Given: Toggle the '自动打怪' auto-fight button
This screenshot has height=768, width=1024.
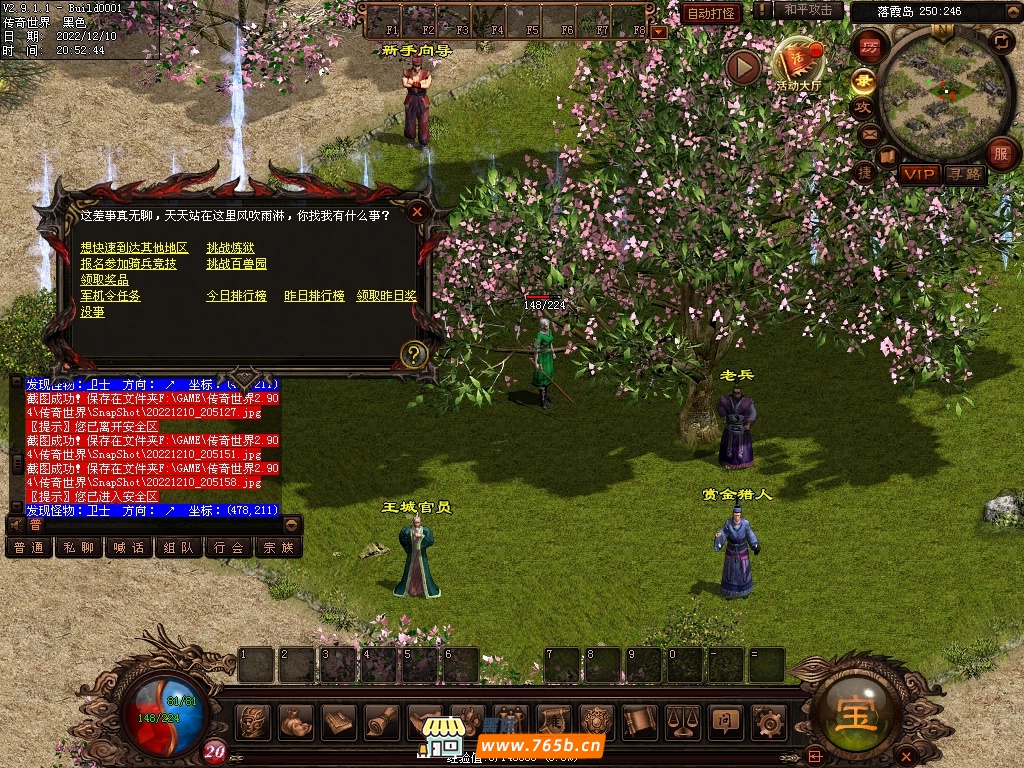Looking at the screenshot, I should tap(712, 13).
